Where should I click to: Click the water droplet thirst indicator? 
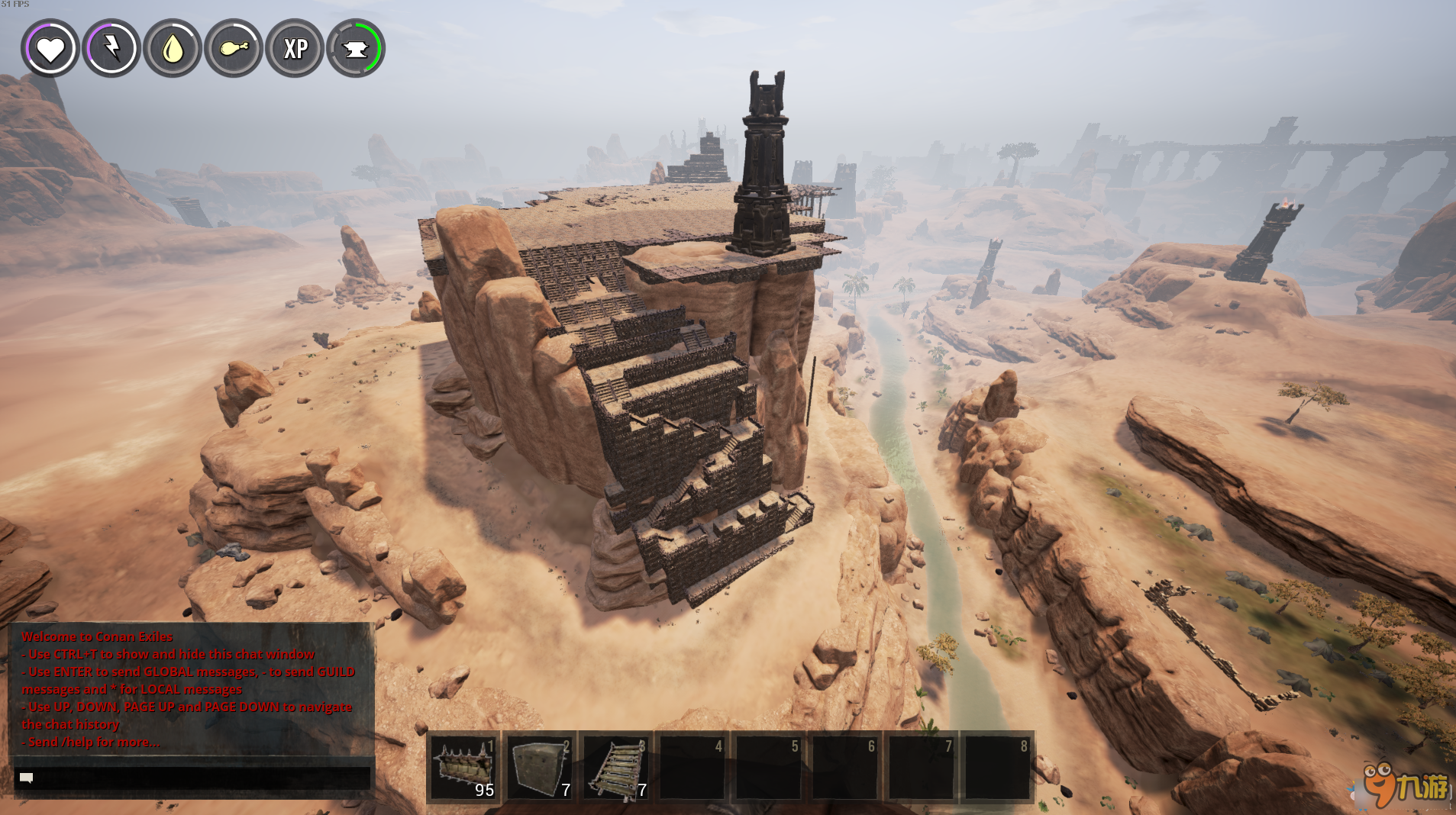[x=173, y=48]
